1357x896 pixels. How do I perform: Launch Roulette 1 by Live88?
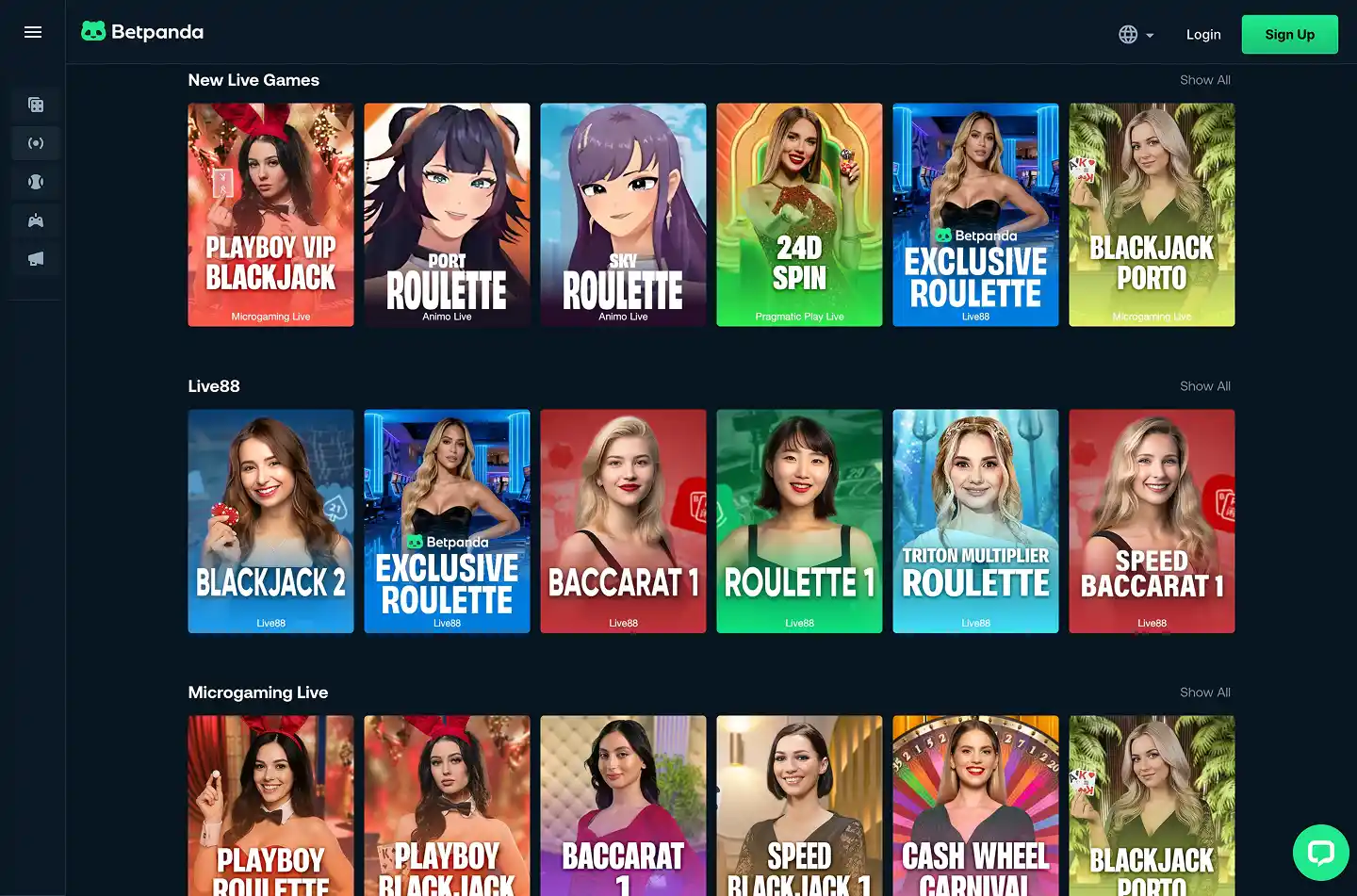pyautogui.click(x=799, y=521)
